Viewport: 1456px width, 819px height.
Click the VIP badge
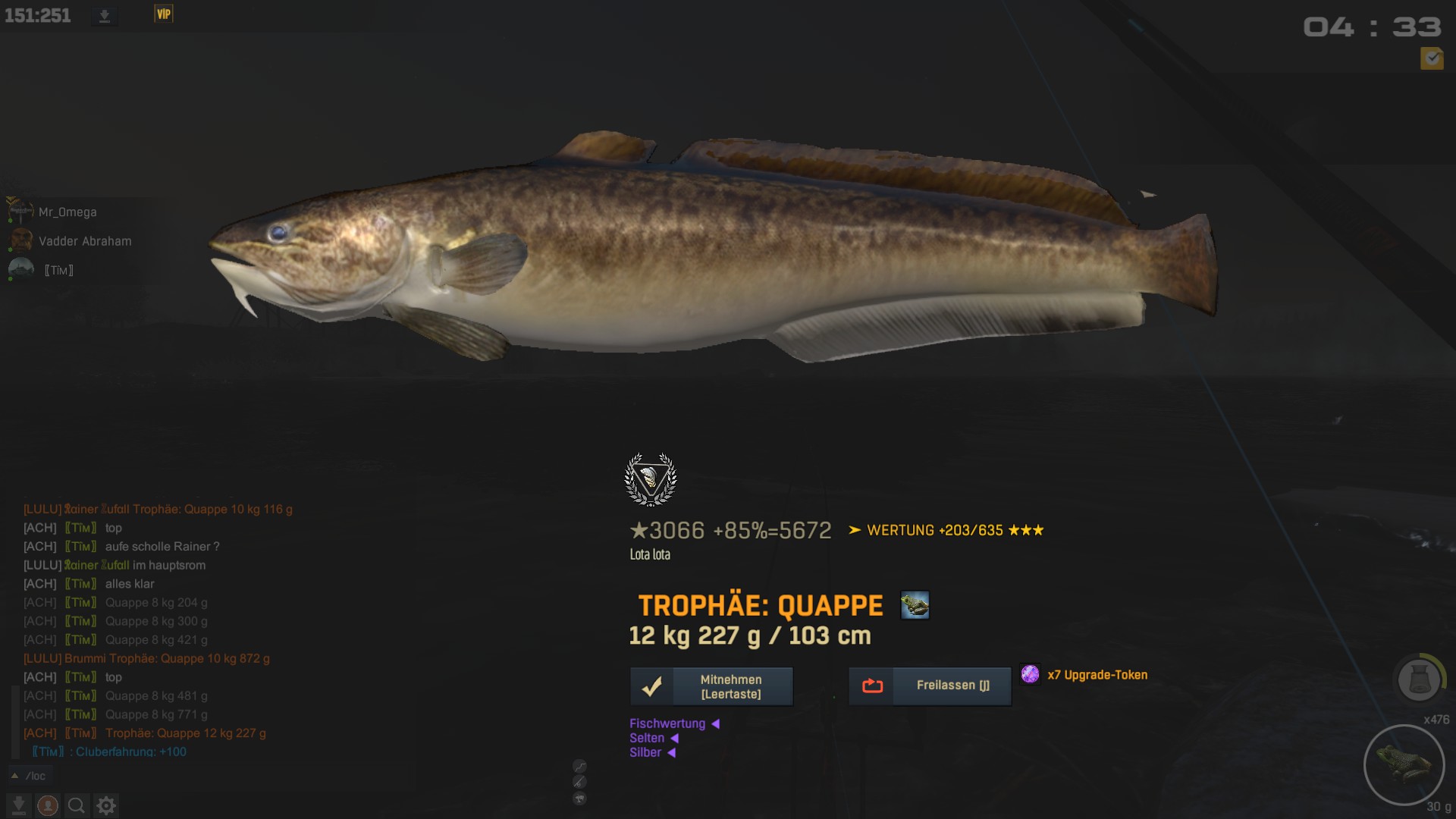[164, 14]
